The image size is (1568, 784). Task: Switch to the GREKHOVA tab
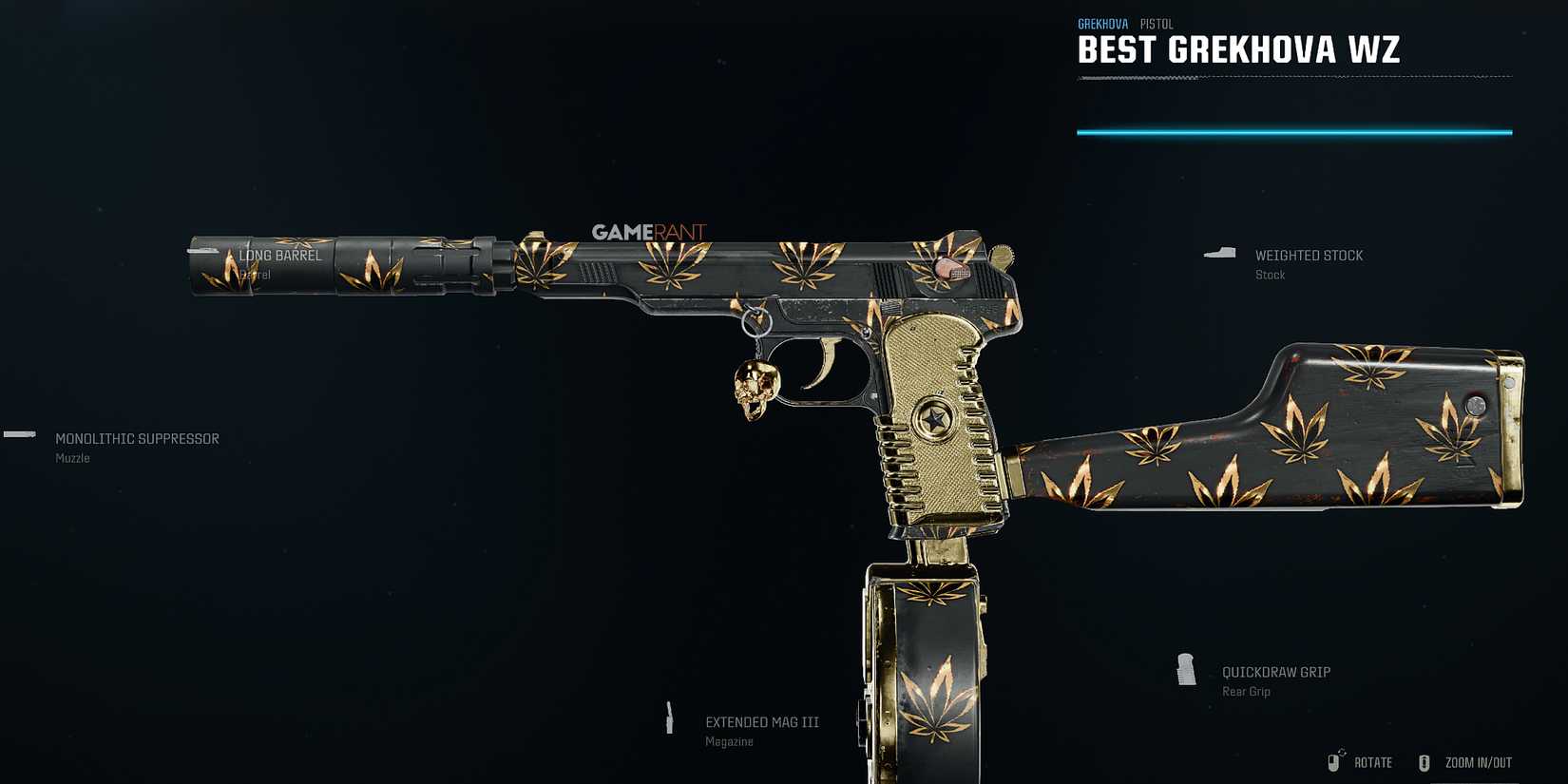pos(1102,23)
